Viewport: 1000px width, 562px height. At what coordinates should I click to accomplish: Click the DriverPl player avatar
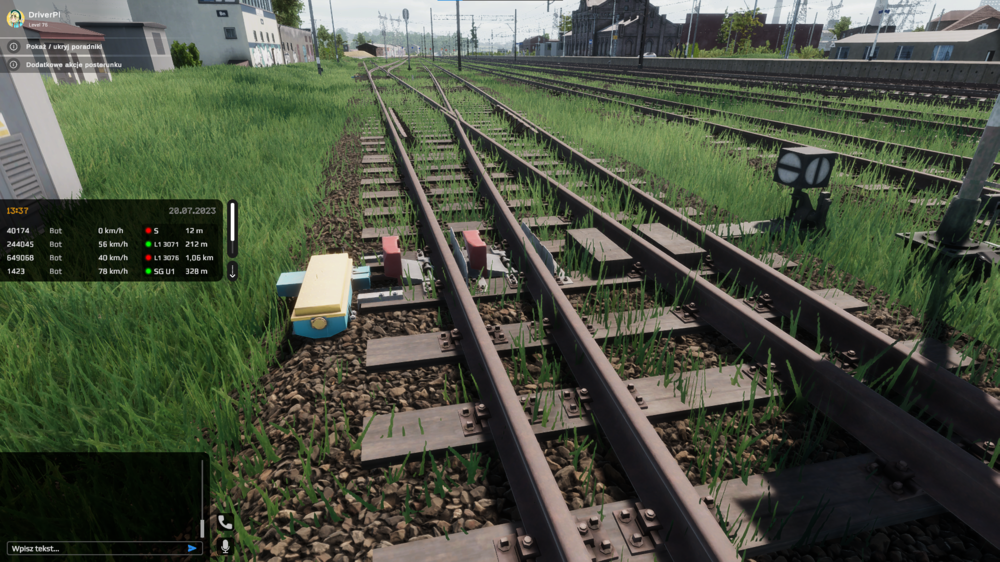[x=15, y=18]
